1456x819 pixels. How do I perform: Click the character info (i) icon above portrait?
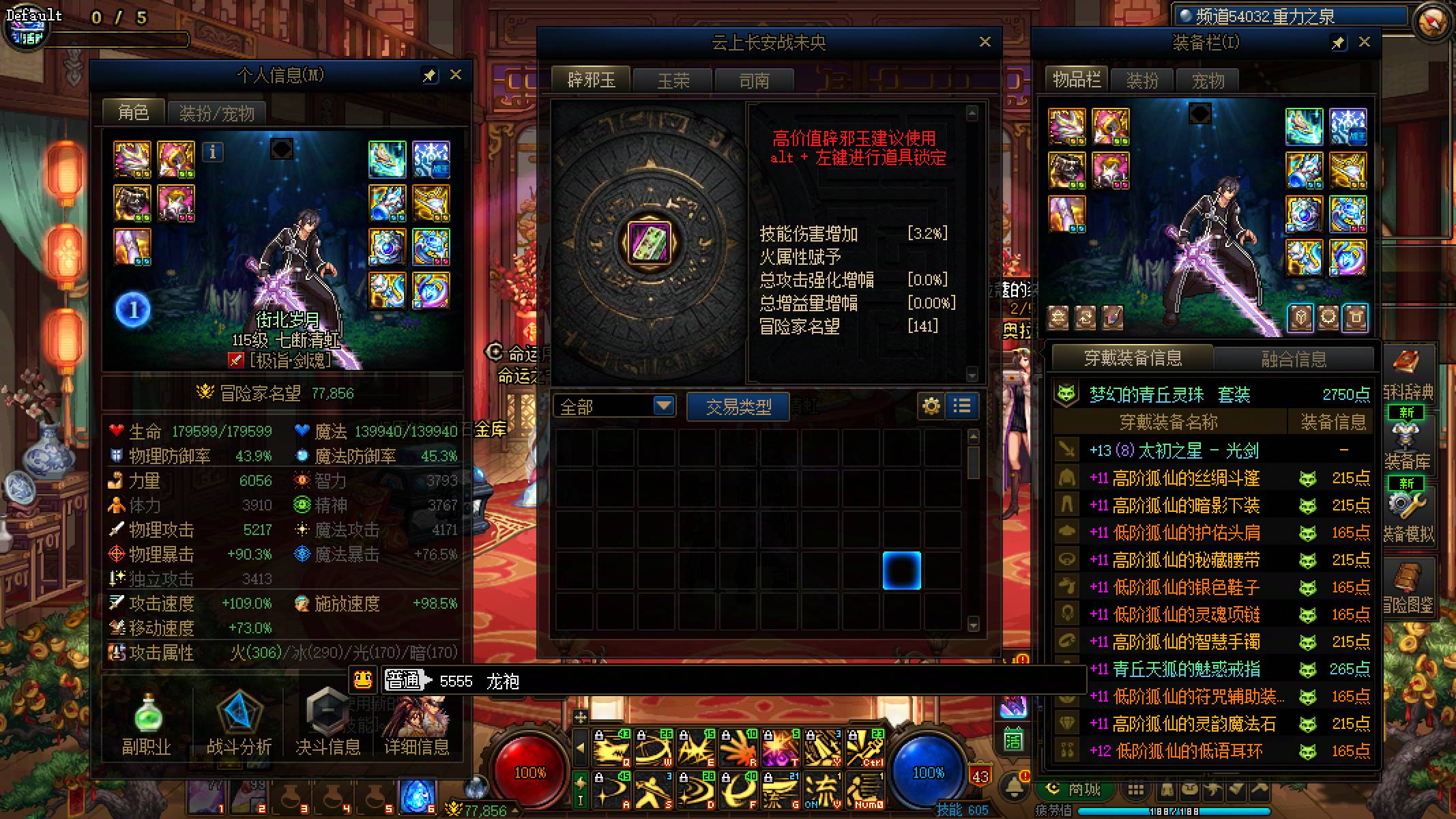[214, 153]
